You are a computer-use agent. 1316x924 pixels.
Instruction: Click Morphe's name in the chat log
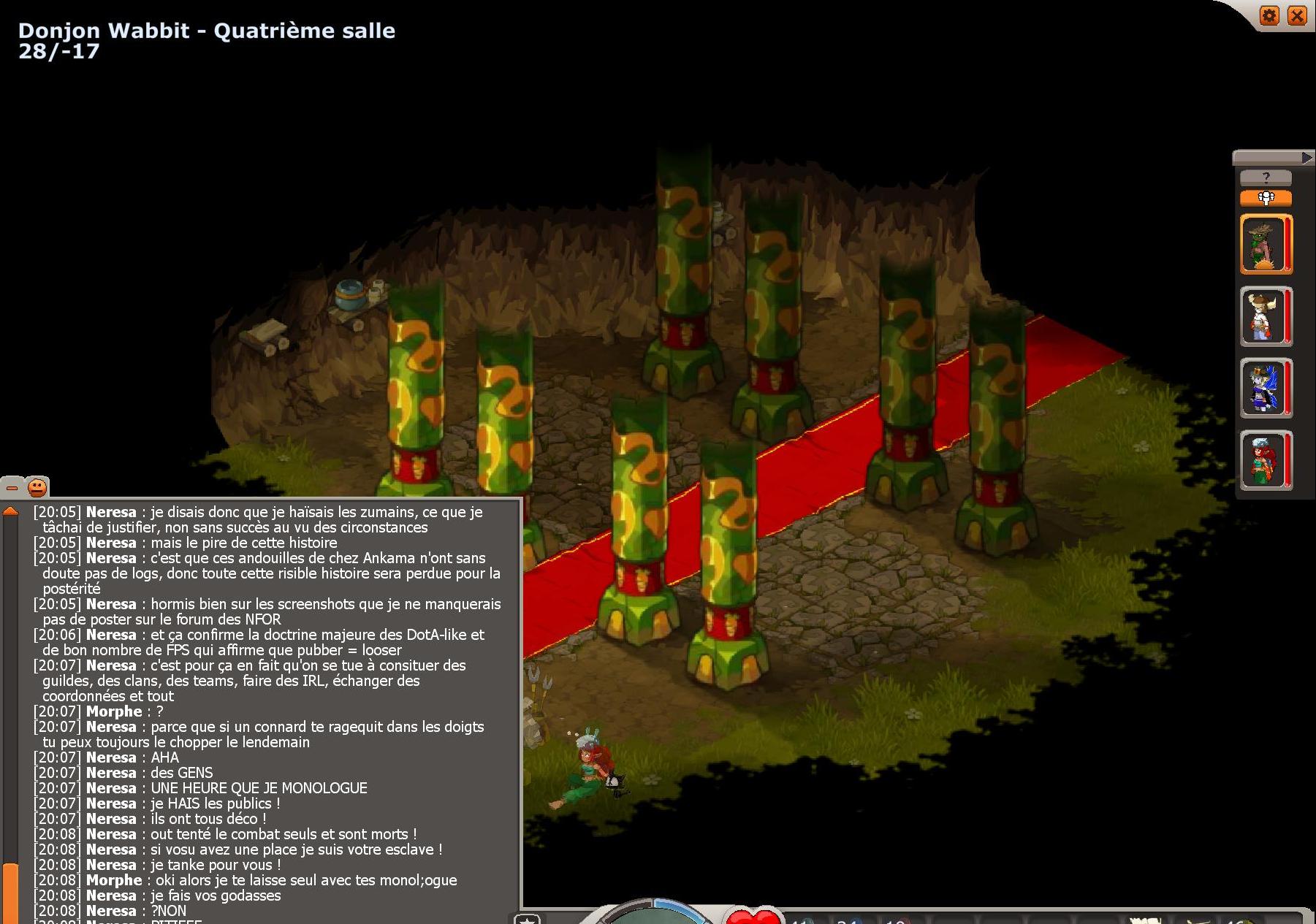tap(114, 711)
